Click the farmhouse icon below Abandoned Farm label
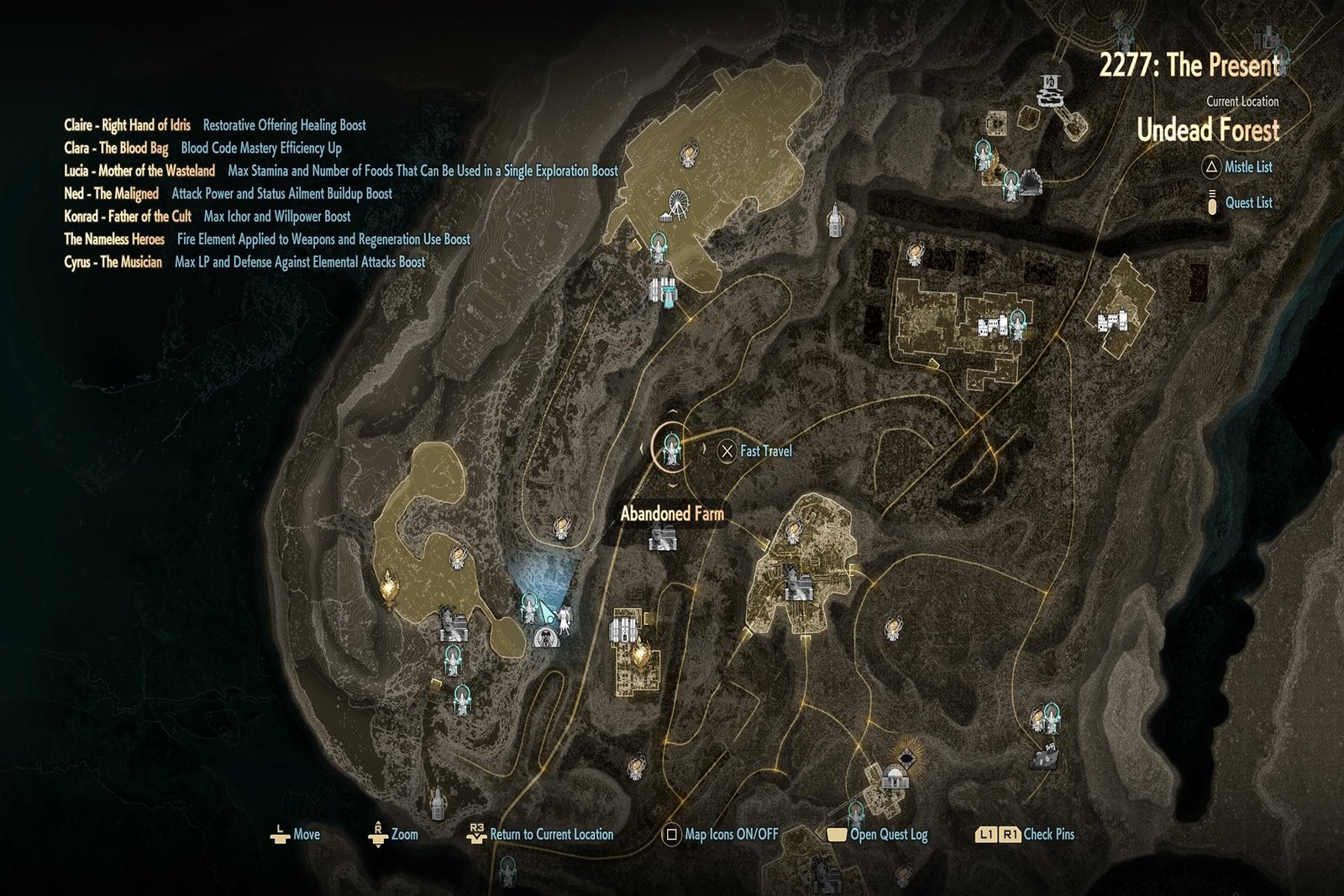Viewport: 1344px width, 896px height. (x=663, y=537)
